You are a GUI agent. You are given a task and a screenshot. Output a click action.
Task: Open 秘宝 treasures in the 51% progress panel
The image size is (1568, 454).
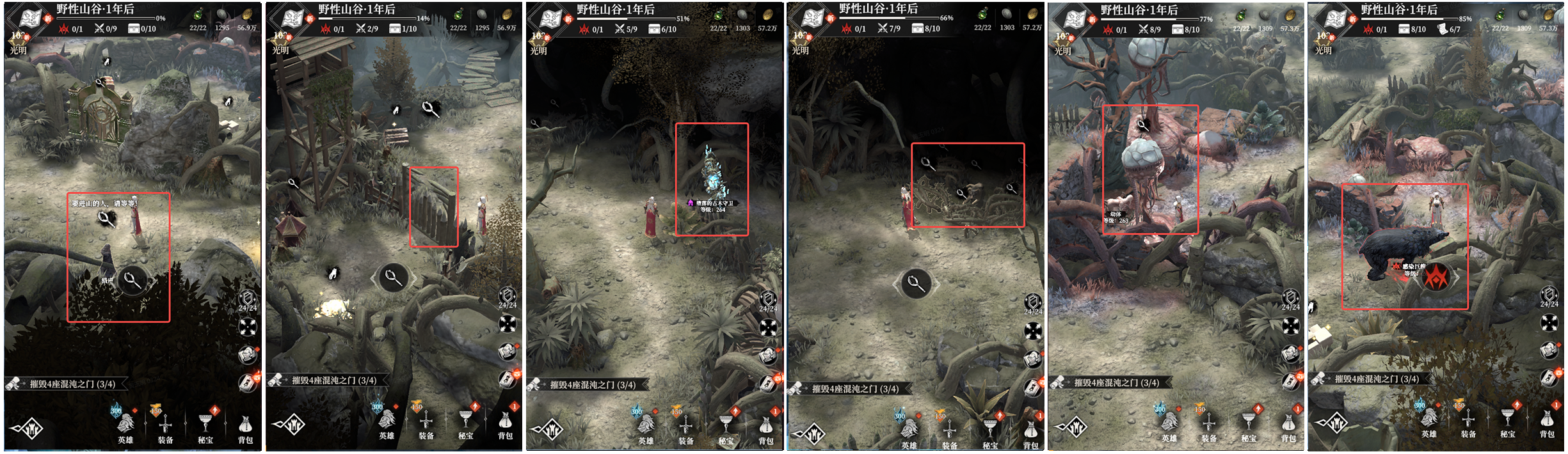(726, 428)
